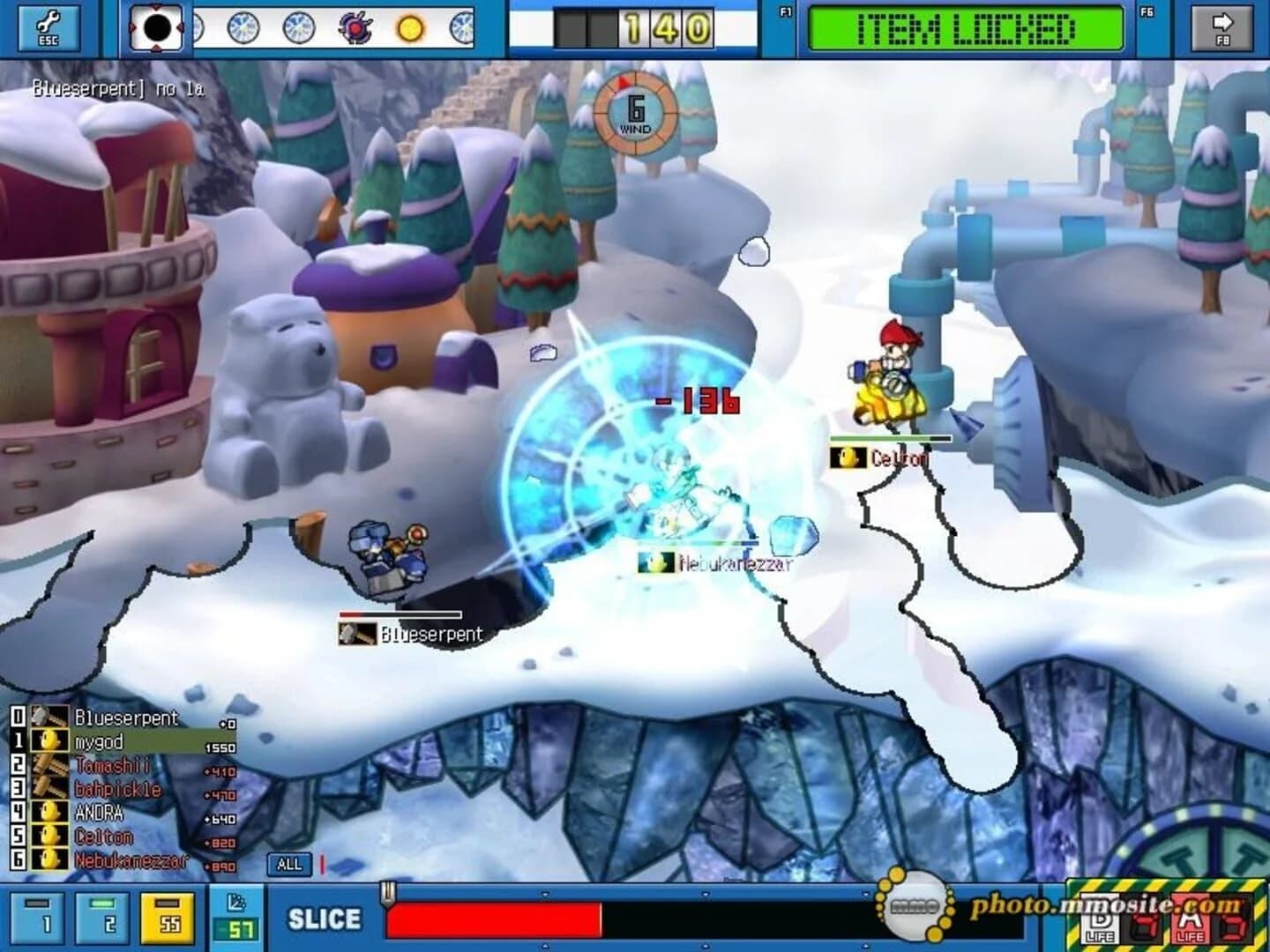Pick the purple shuriken item icon
The width and height of the screenshot is (1270, 952).
356,28
